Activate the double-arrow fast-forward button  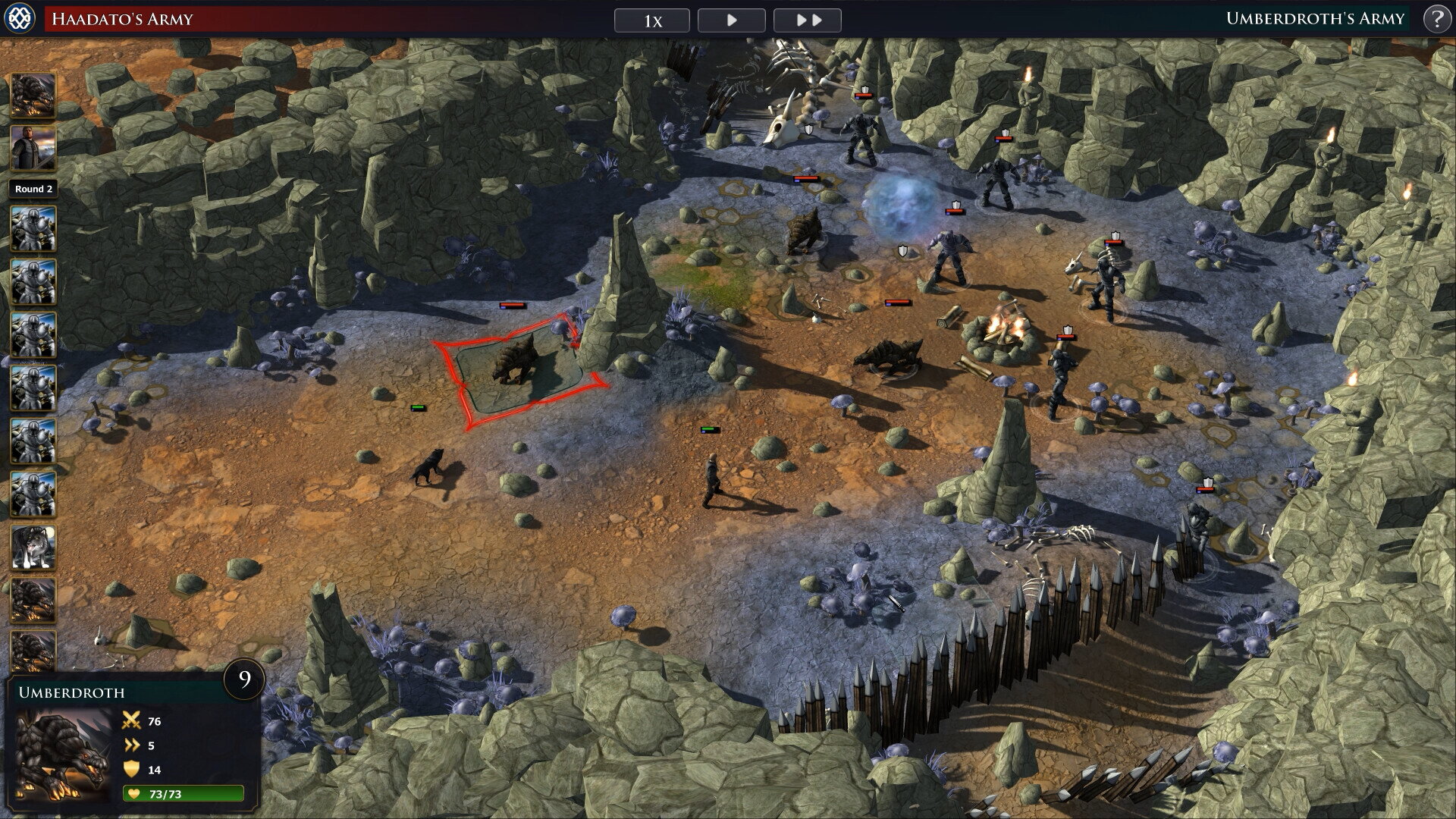[x=808, y=20]
